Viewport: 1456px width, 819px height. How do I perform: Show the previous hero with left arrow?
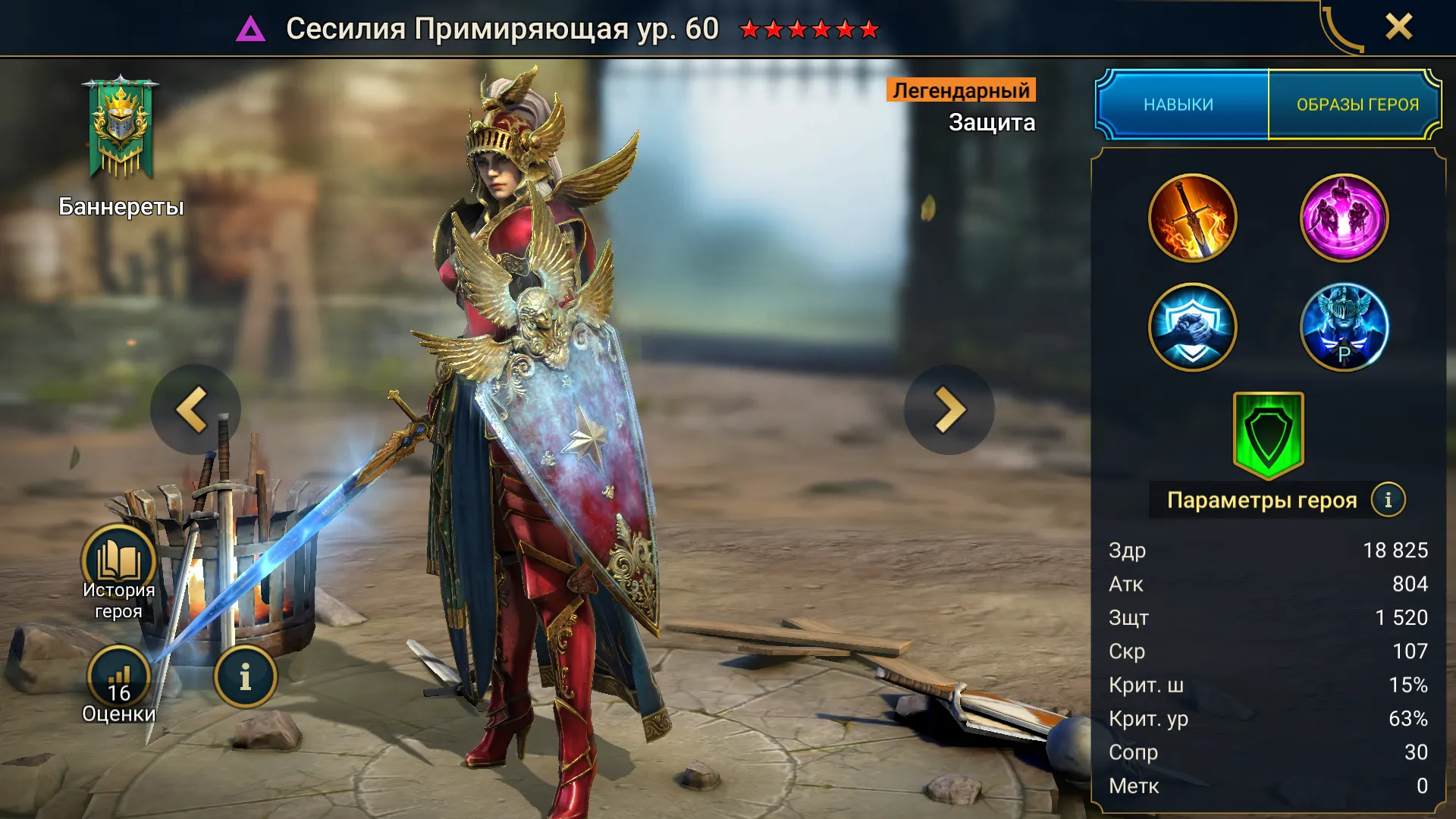tap(195, 409)
